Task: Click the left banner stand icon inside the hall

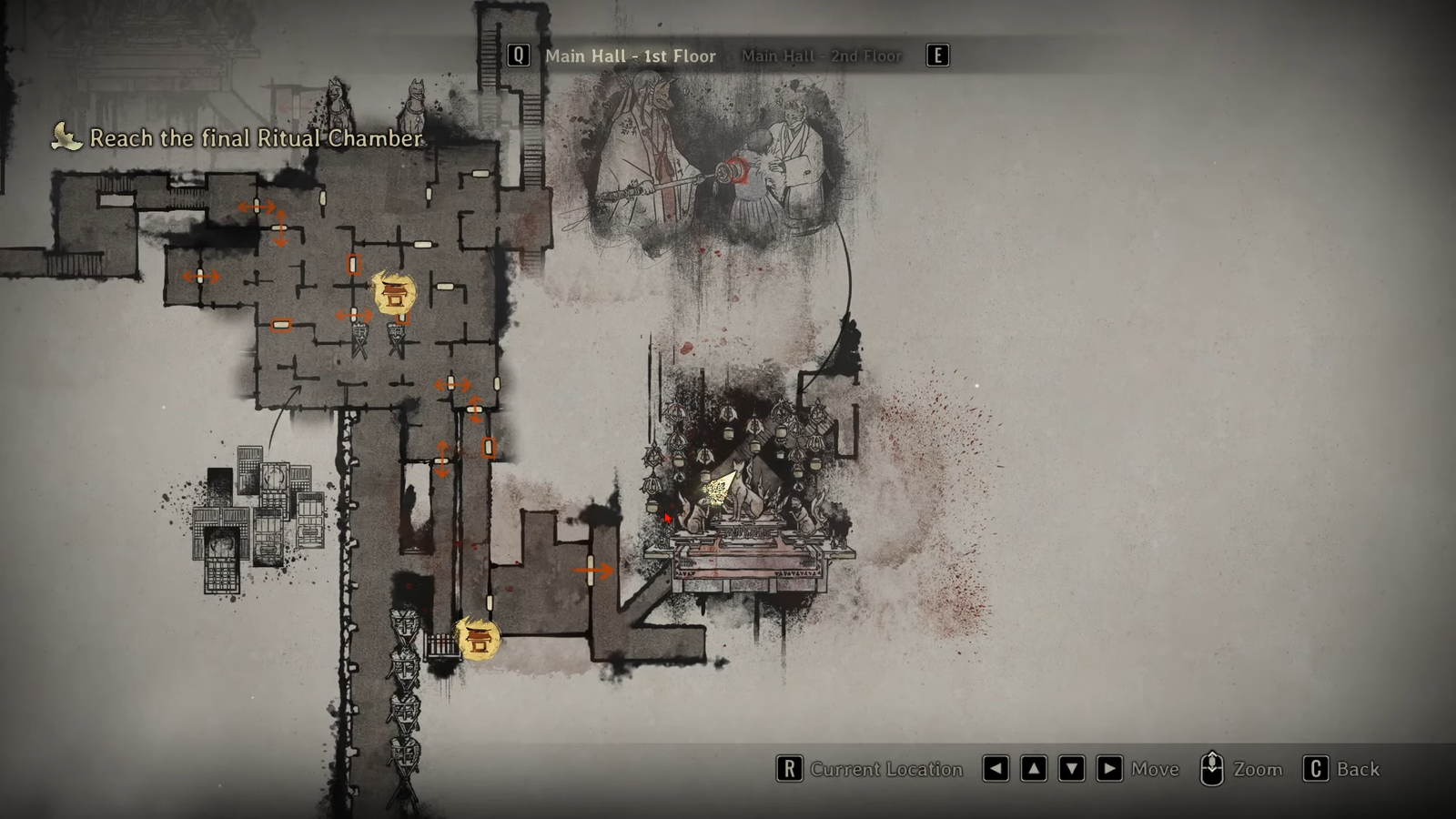Action: pos(359,334)
